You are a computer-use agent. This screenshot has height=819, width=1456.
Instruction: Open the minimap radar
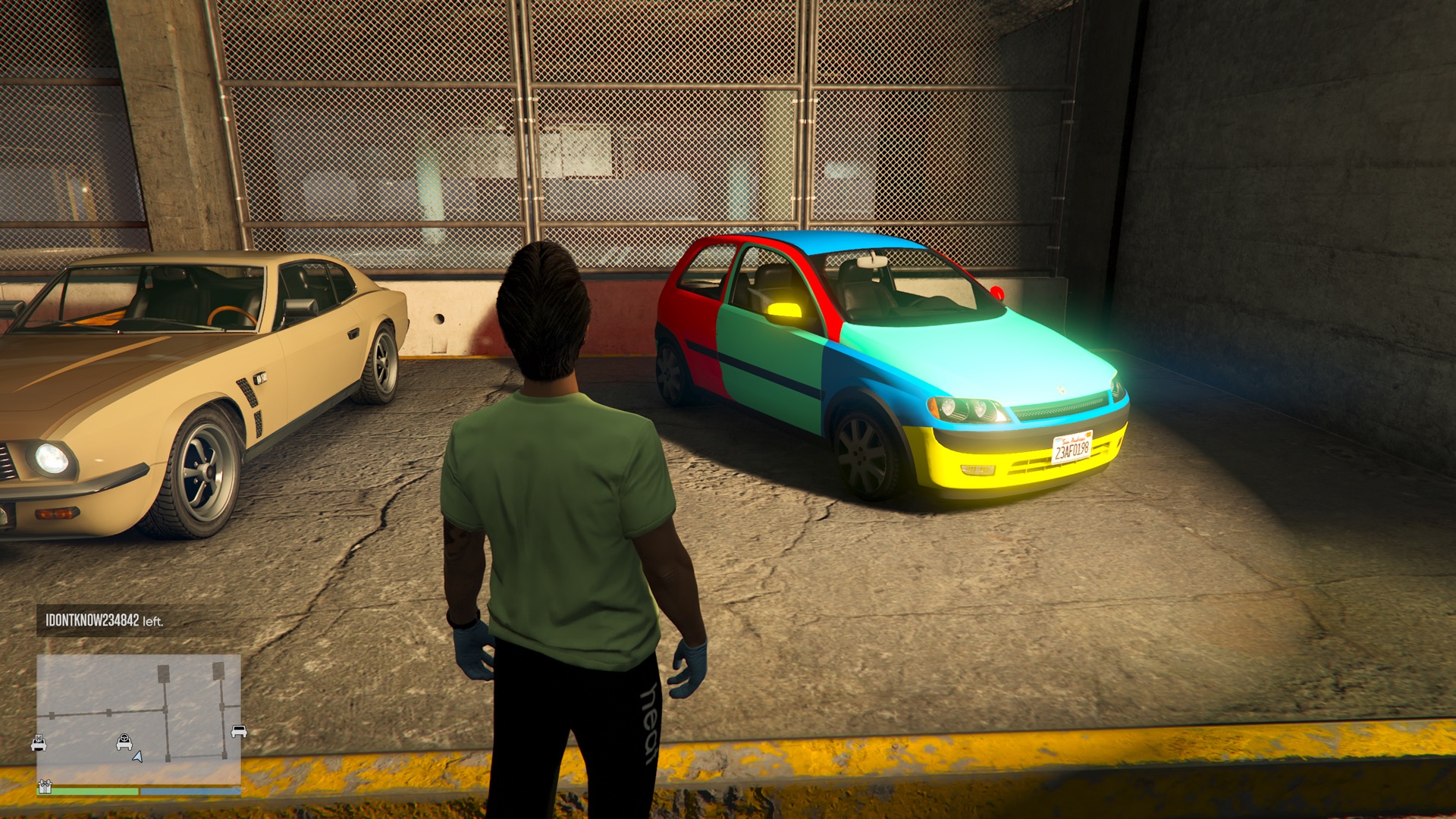(x=139, y=718)
